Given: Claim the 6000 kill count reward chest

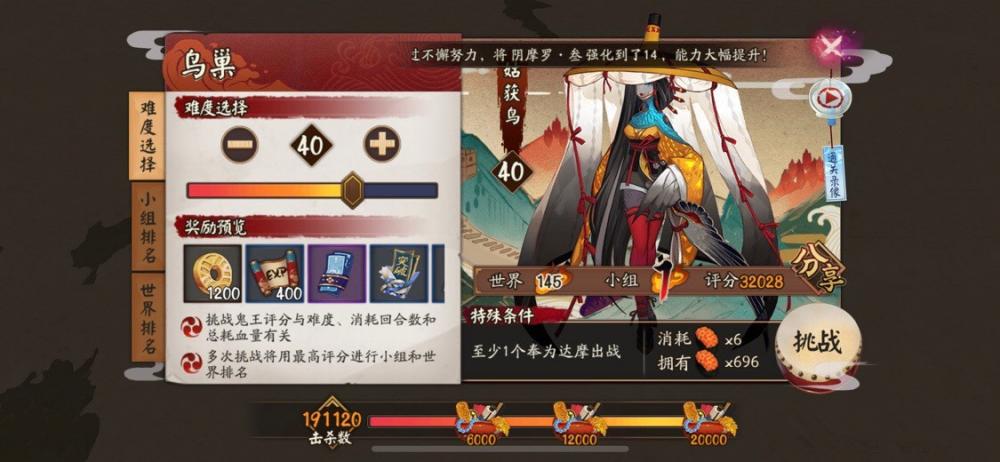Looking at the screenshot, I should 481,418.
